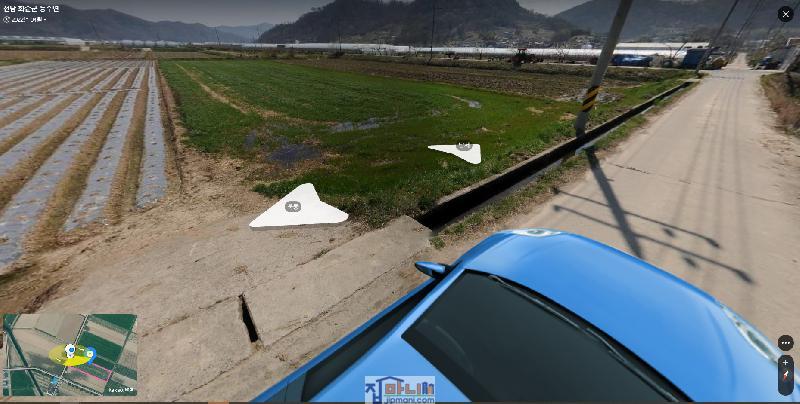Viewport: 800px width, 404px height.
Task: Jump ahead with the farther white navigation arrow
Action: 459,150
